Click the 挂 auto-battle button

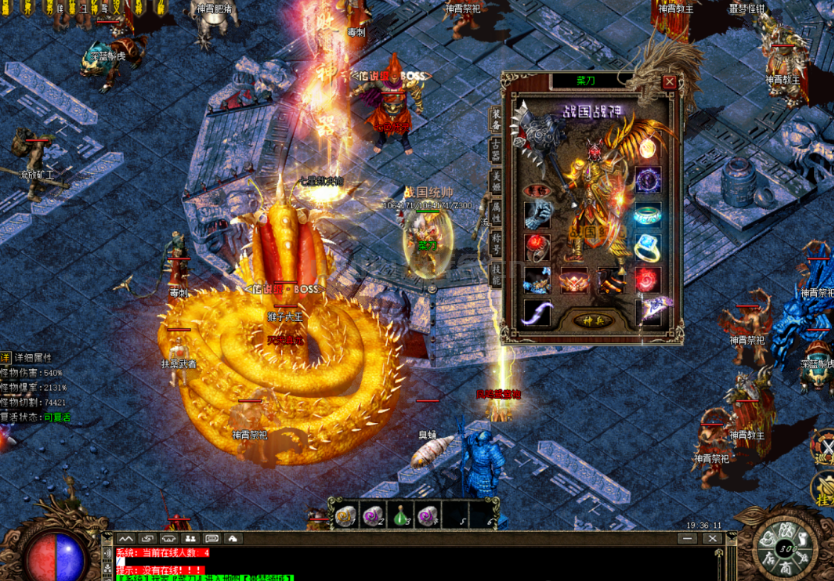point(825,489)
